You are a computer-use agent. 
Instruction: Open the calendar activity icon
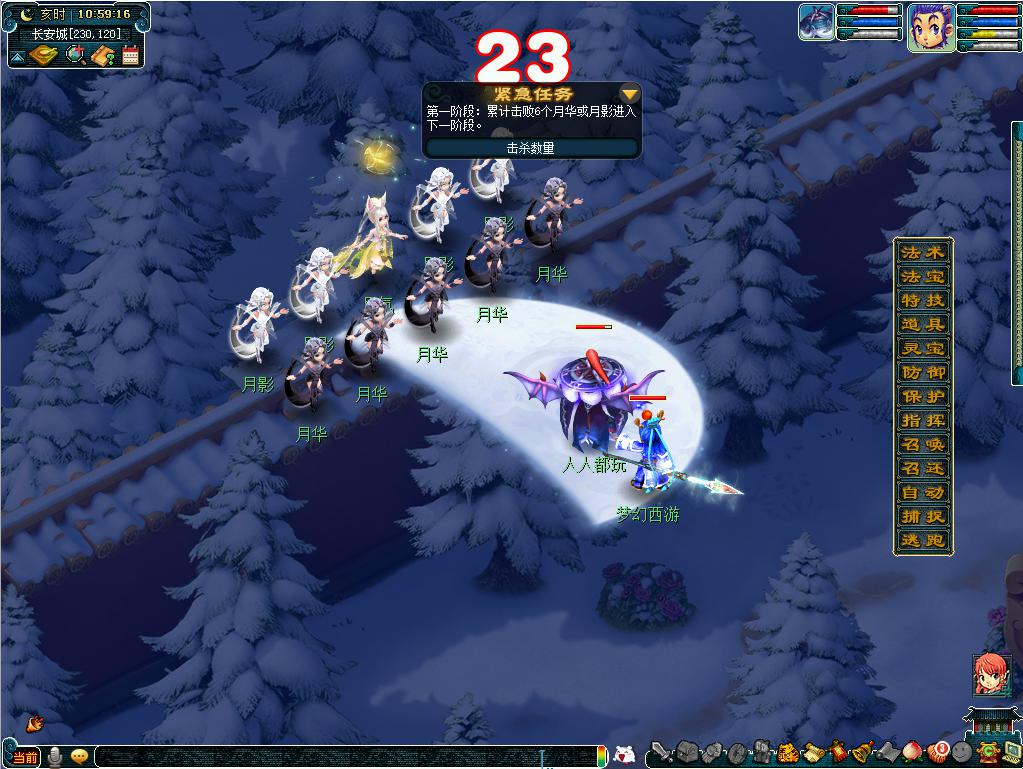point(130,55)
